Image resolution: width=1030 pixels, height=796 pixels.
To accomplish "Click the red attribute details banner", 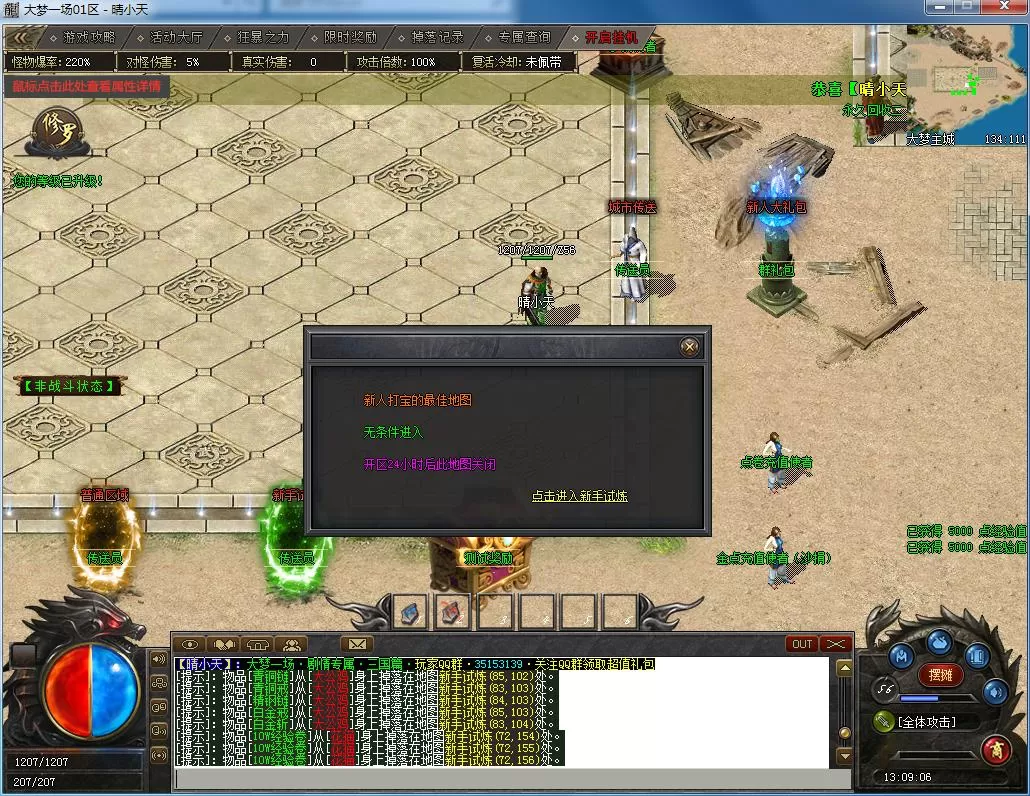I will (x=86, y=86).
